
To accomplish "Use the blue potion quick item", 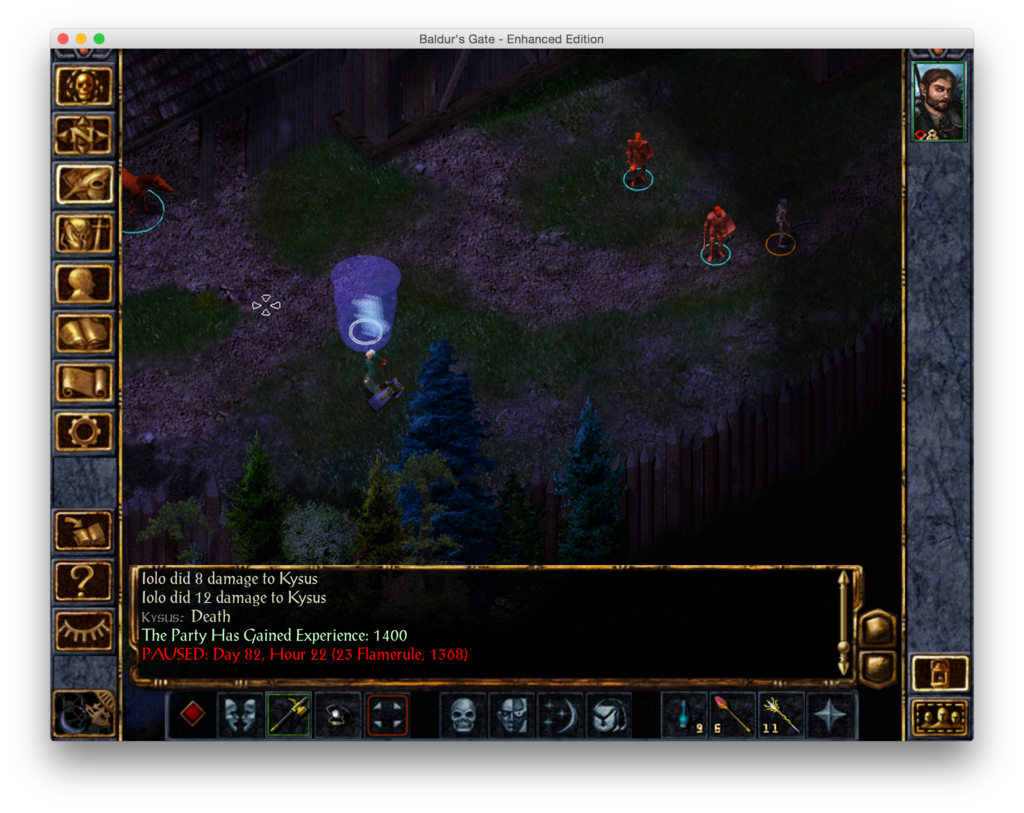I will coord(685,715).
